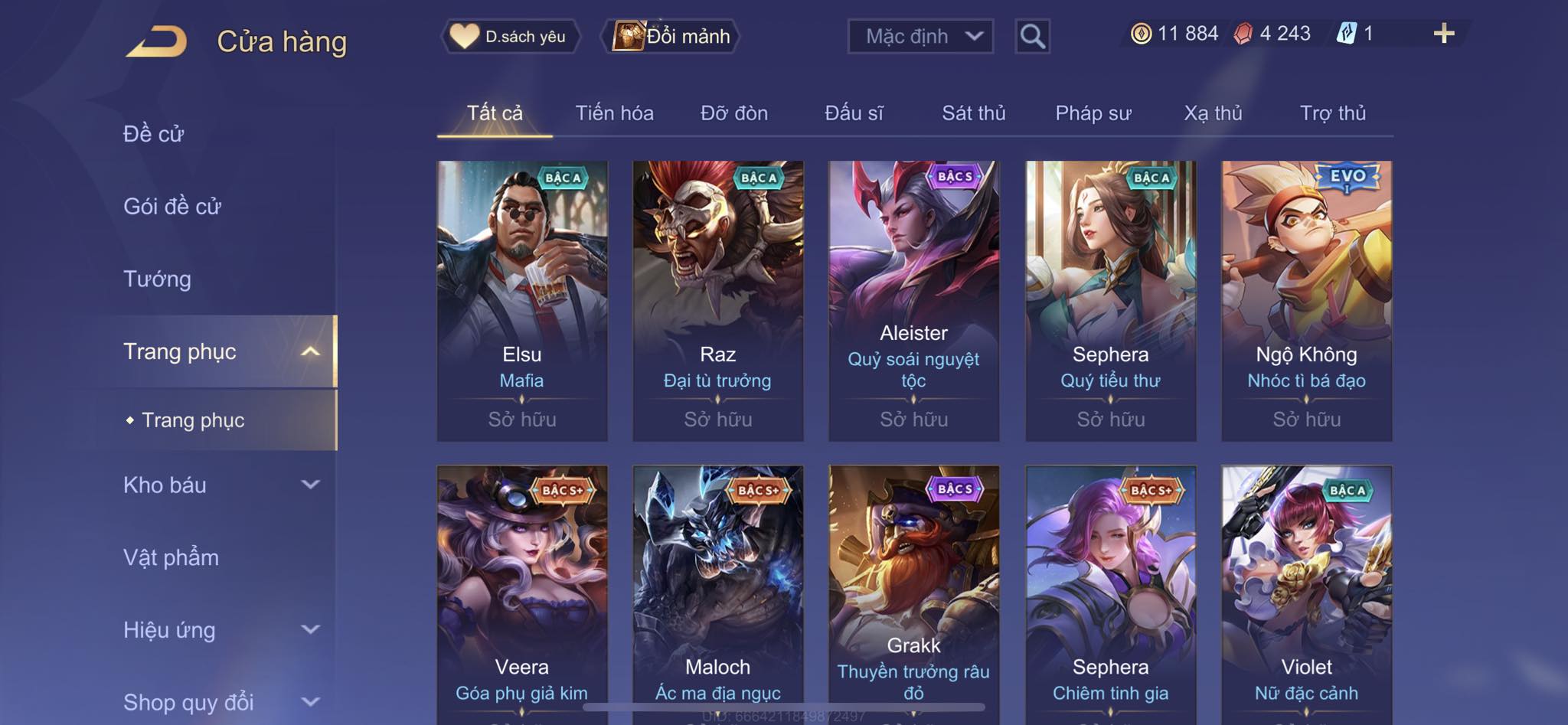The height and width of the screenshot is (725, 1568).
Task: Switch to the Tiến hóa tab
Action: coord(614,113)
